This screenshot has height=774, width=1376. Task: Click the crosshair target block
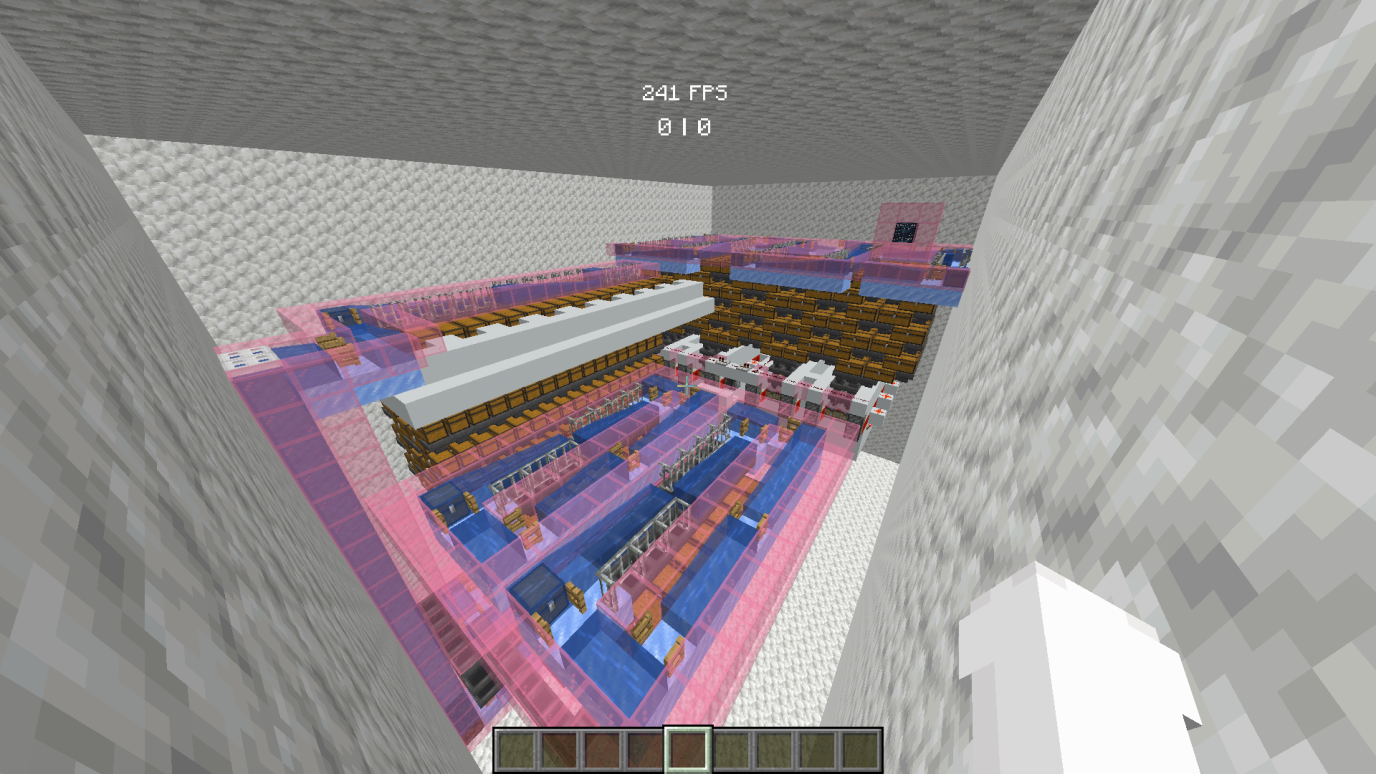[688, 387]
